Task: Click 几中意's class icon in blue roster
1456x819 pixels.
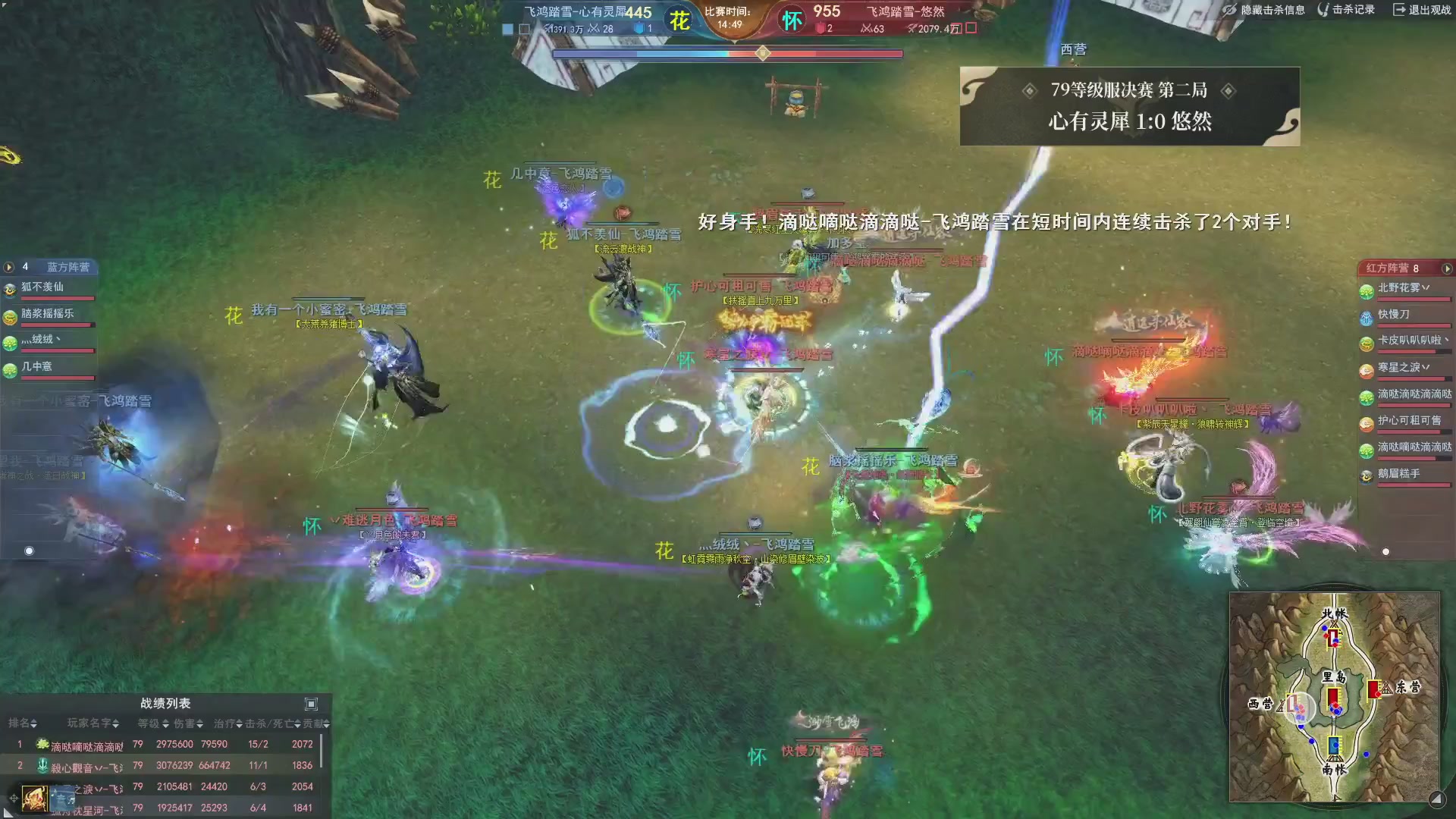Action: click(9, 369)
